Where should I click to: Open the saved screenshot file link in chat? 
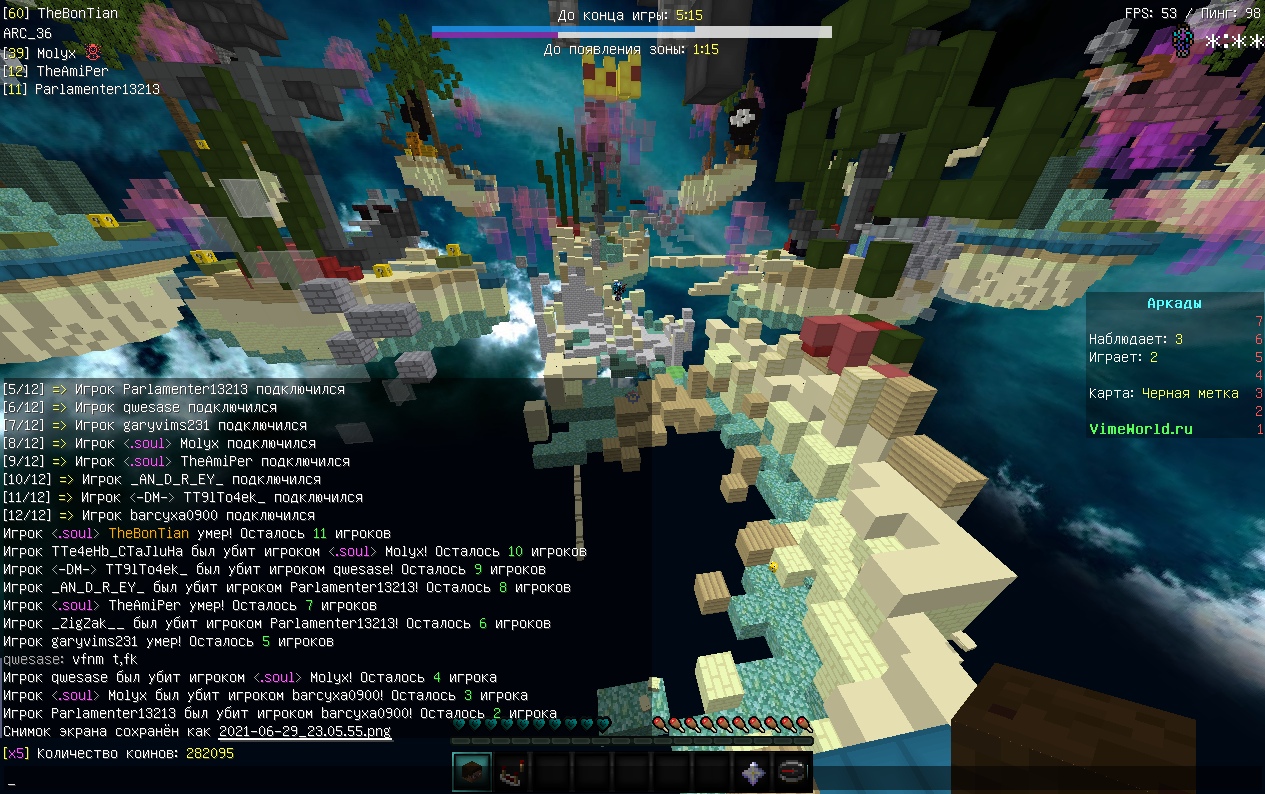[305, 732]
